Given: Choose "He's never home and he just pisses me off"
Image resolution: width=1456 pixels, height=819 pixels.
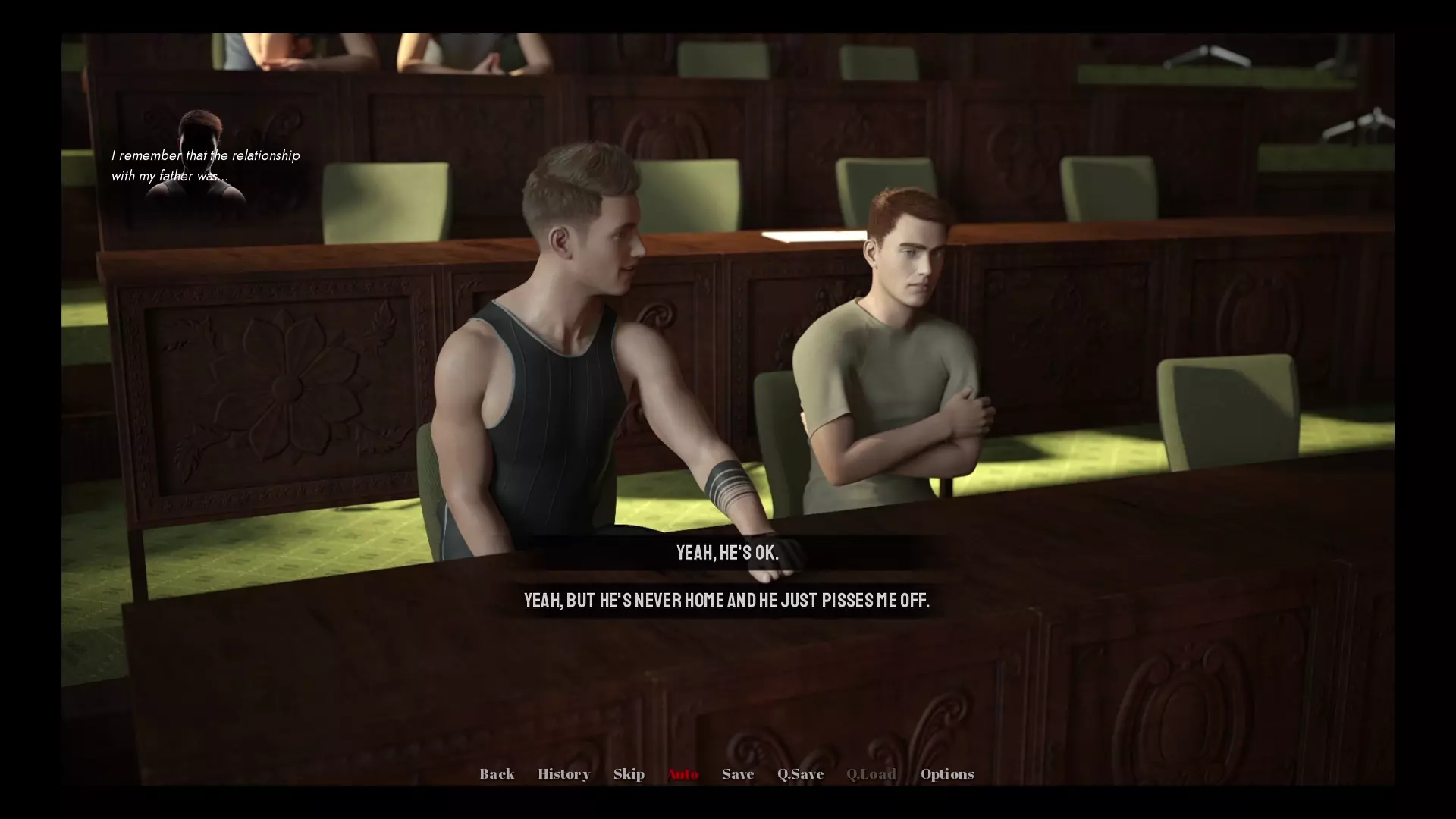Looking at the screenshot, I should click(x=726, y=601).
